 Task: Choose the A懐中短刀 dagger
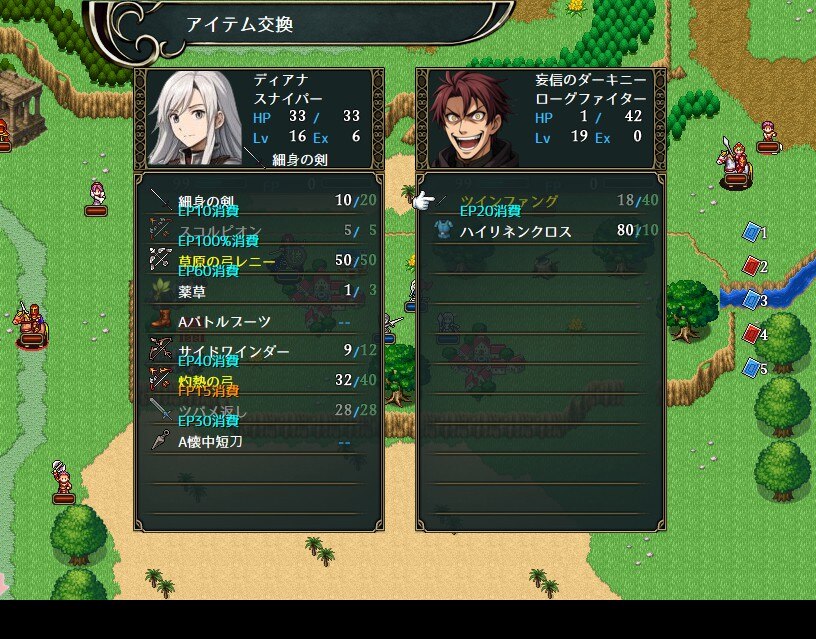point(258,441)
